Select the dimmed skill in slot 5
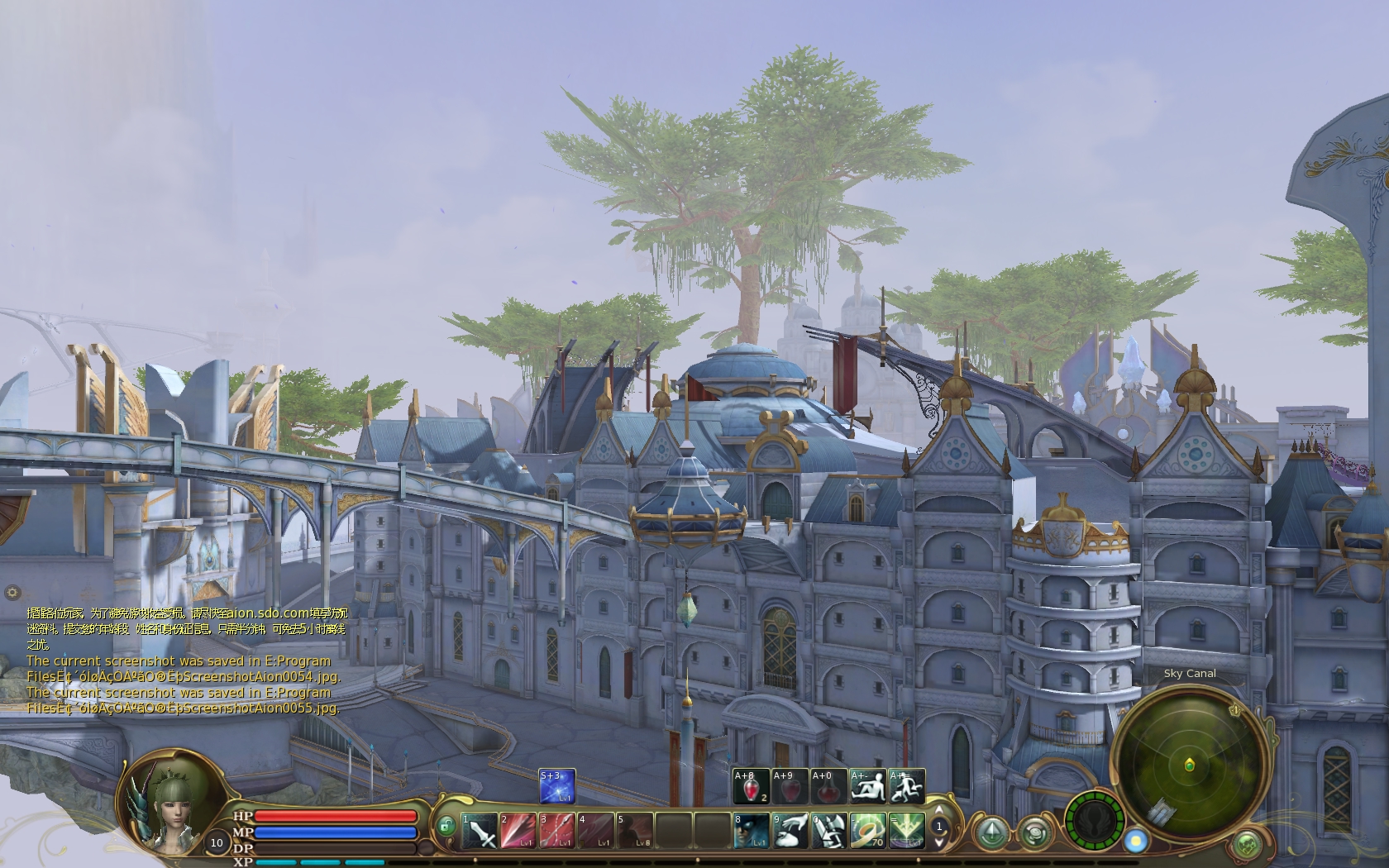Viewport: 1389px width, 868px height. [x=635, y=831]
